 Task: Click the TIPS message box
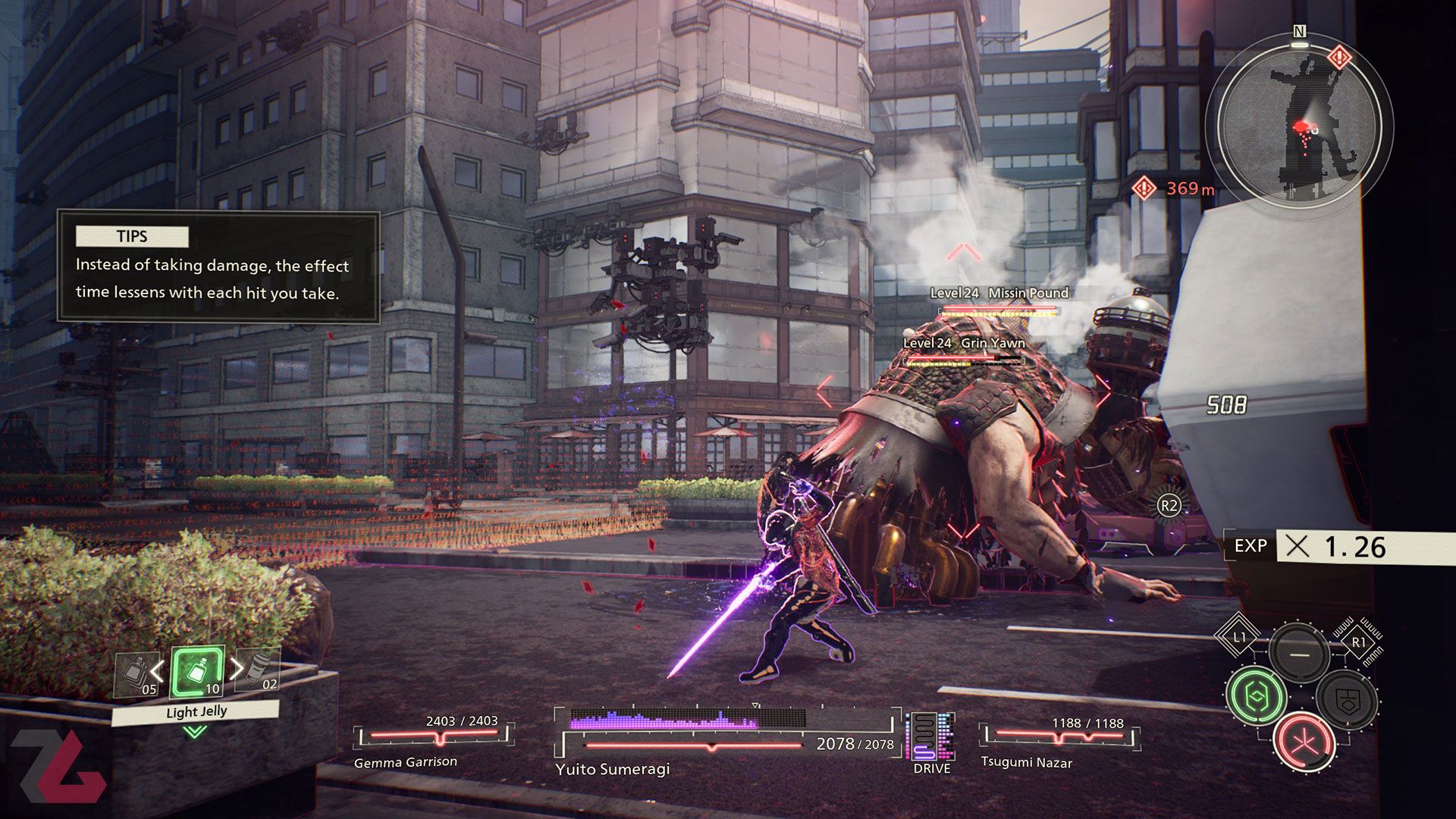pyautogui.click(x=218, y=267)
